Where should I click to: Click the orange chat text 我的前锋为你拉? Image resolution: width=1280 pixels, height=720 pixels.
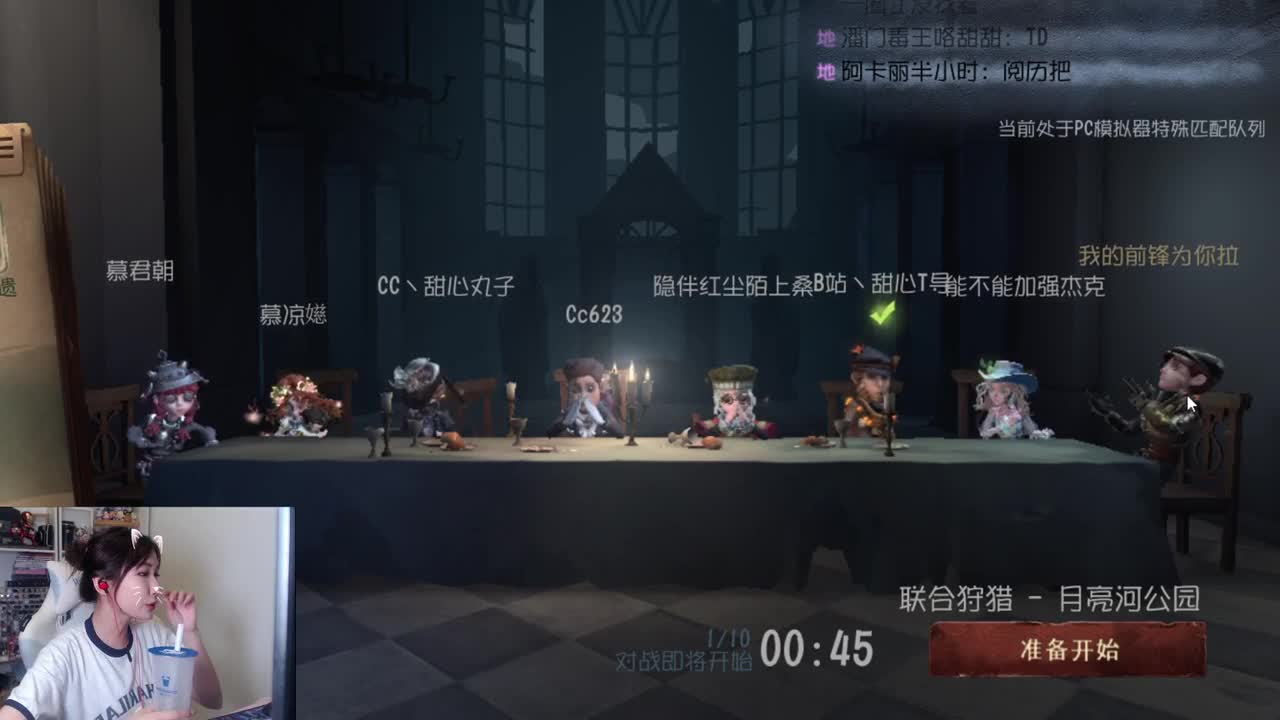pyautogui.click(x=1158, y=254)
